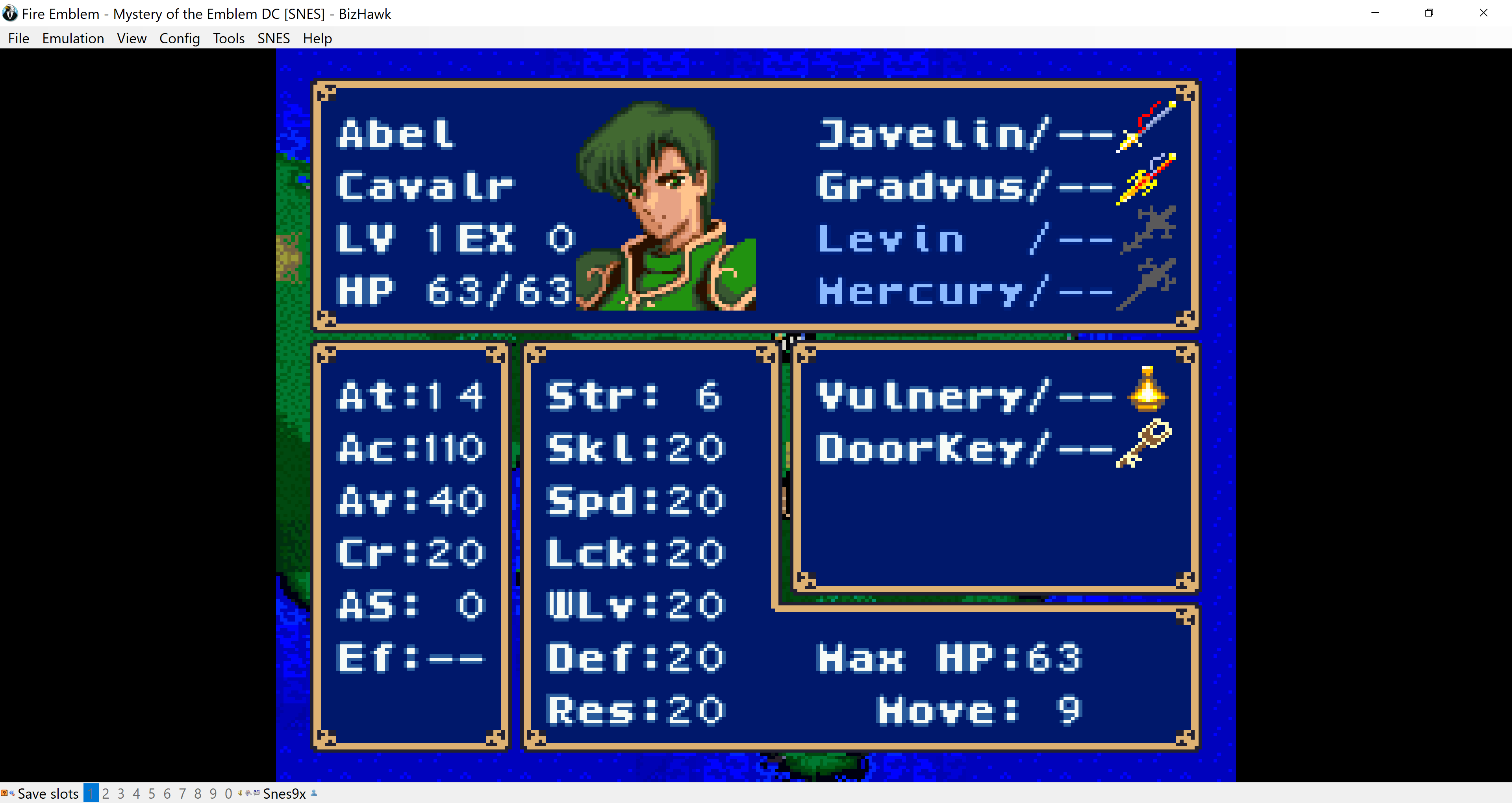This screenshot has width=1512, height=803.
Task: Open the Help menu
Action: pyautogui.click(x=317, y=38)
